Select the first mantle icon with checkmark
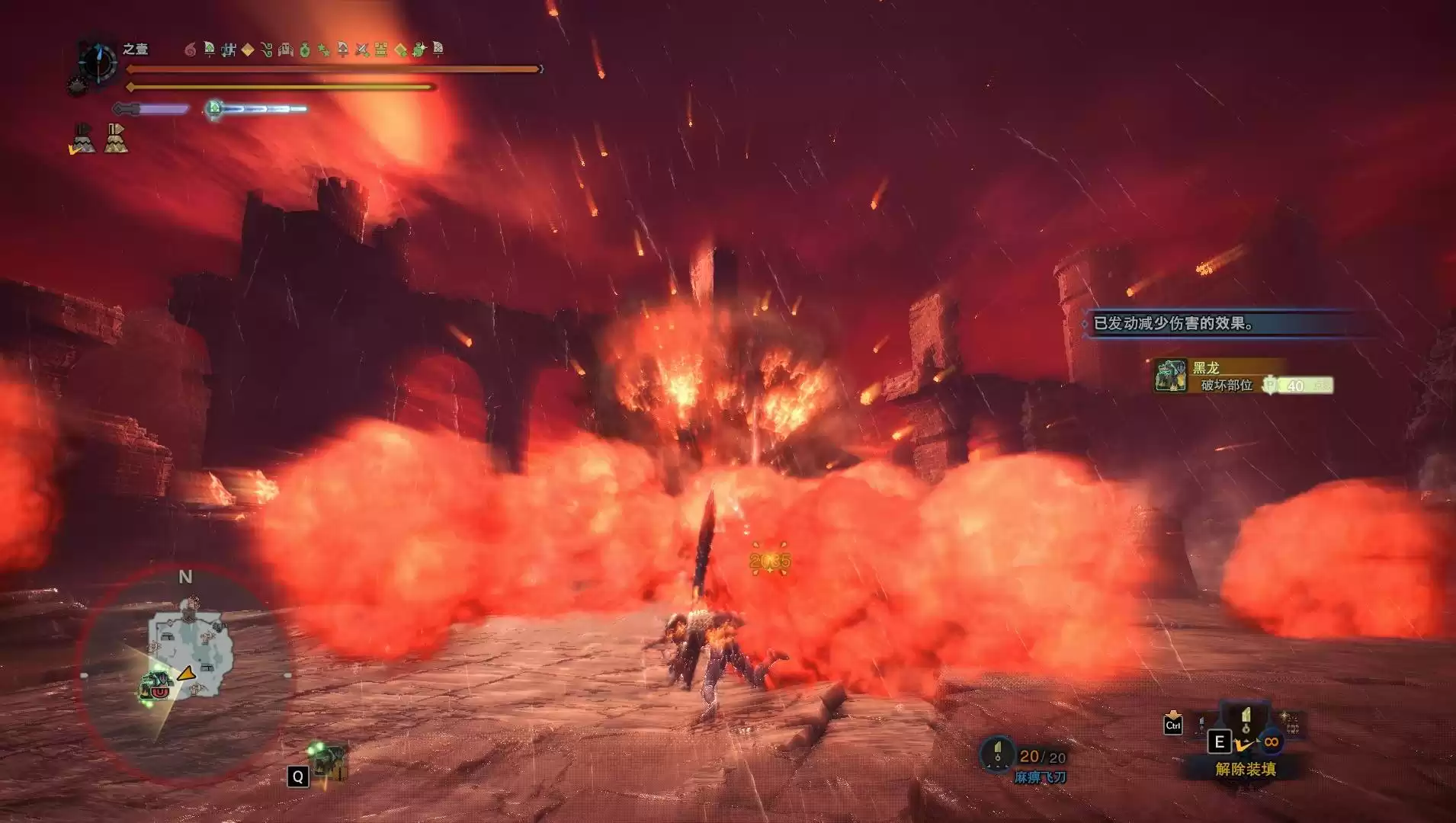The height and width of the screenshot is (823, 1456). click(x=83, y=139)
